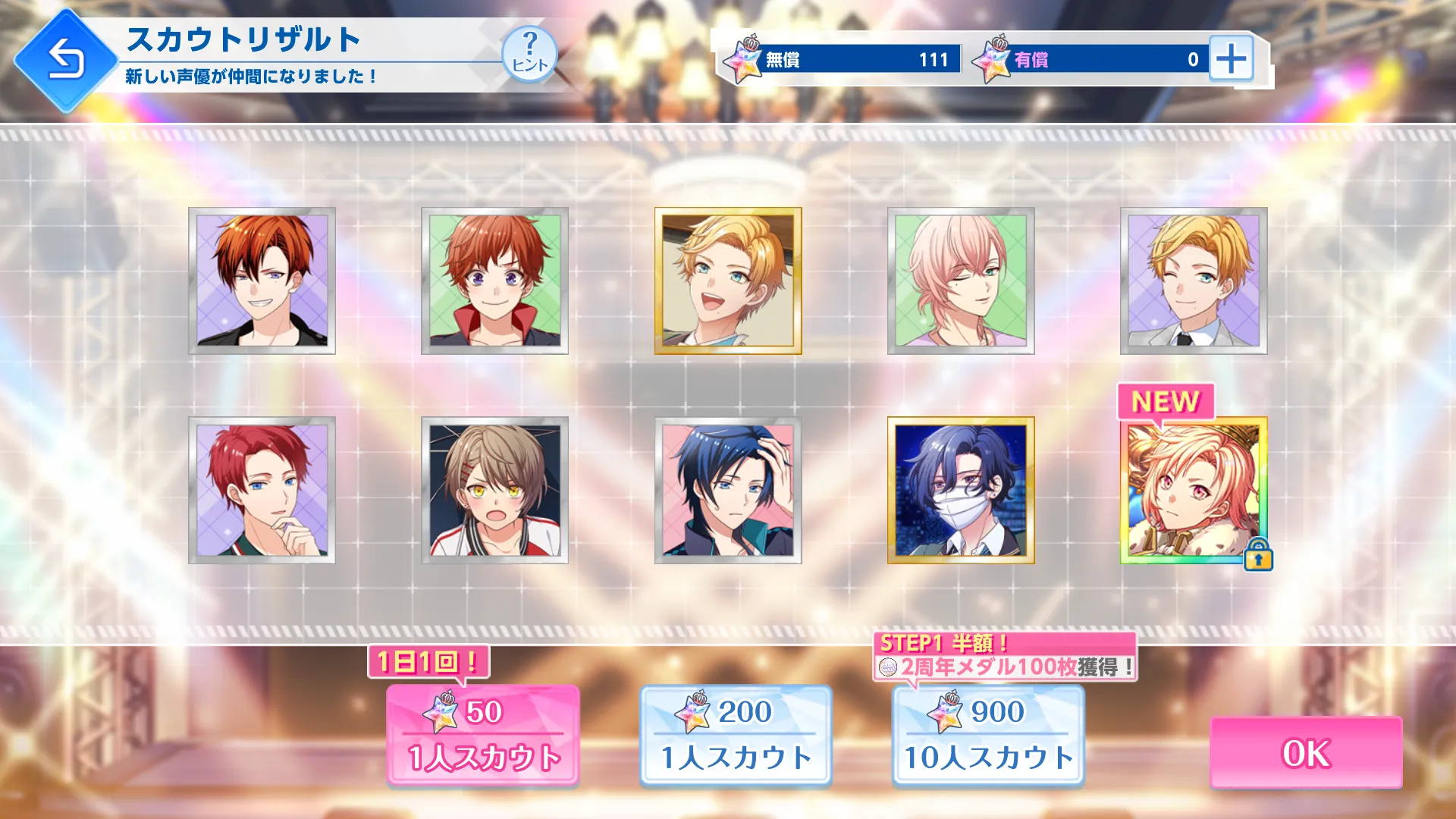
Task: Open the ヒント hint button
Action: pyautogui.click(x=529, y=54)
